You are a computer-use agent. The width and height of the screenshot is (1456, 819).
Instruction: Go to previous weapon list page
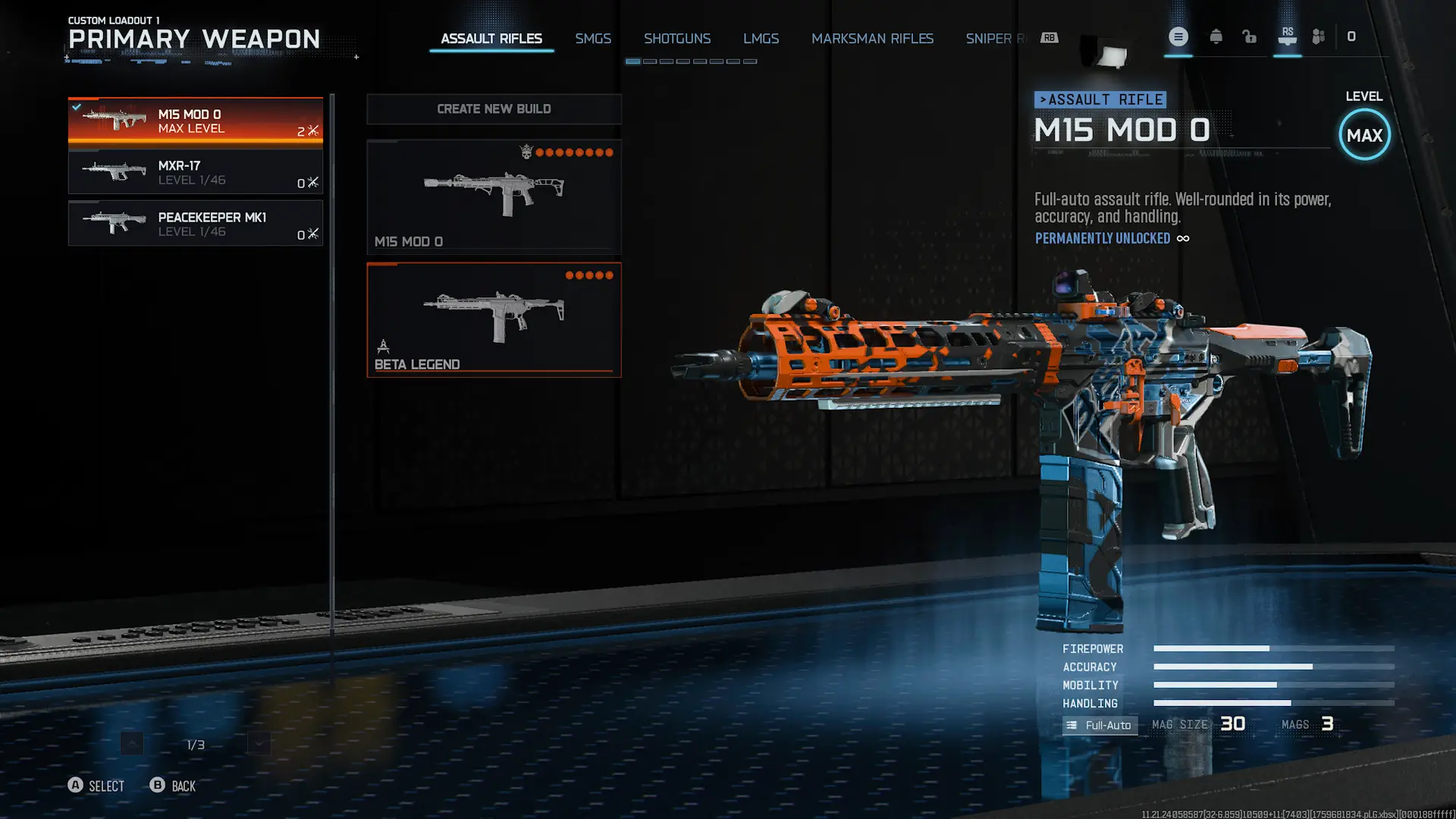coord(132,744)
